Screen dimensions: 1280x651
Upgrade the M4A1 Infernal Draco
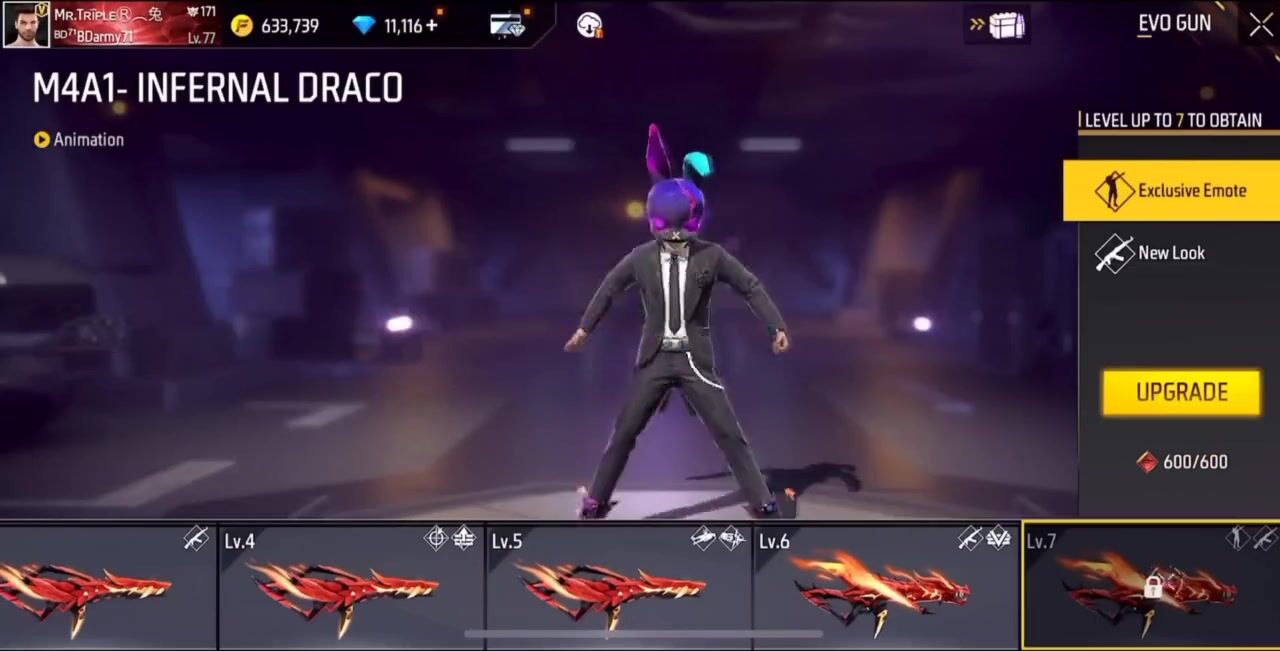[x=1181, y=392]
